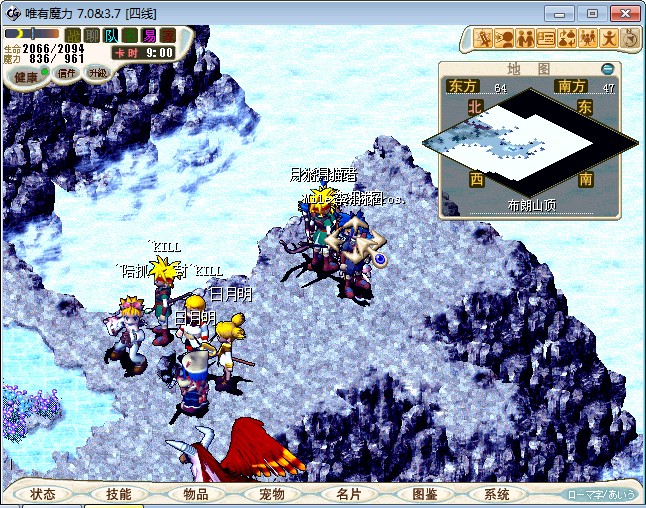Open the 状态 (Status) menu
This screenshot has height=508, width=646.
(43, 494)
